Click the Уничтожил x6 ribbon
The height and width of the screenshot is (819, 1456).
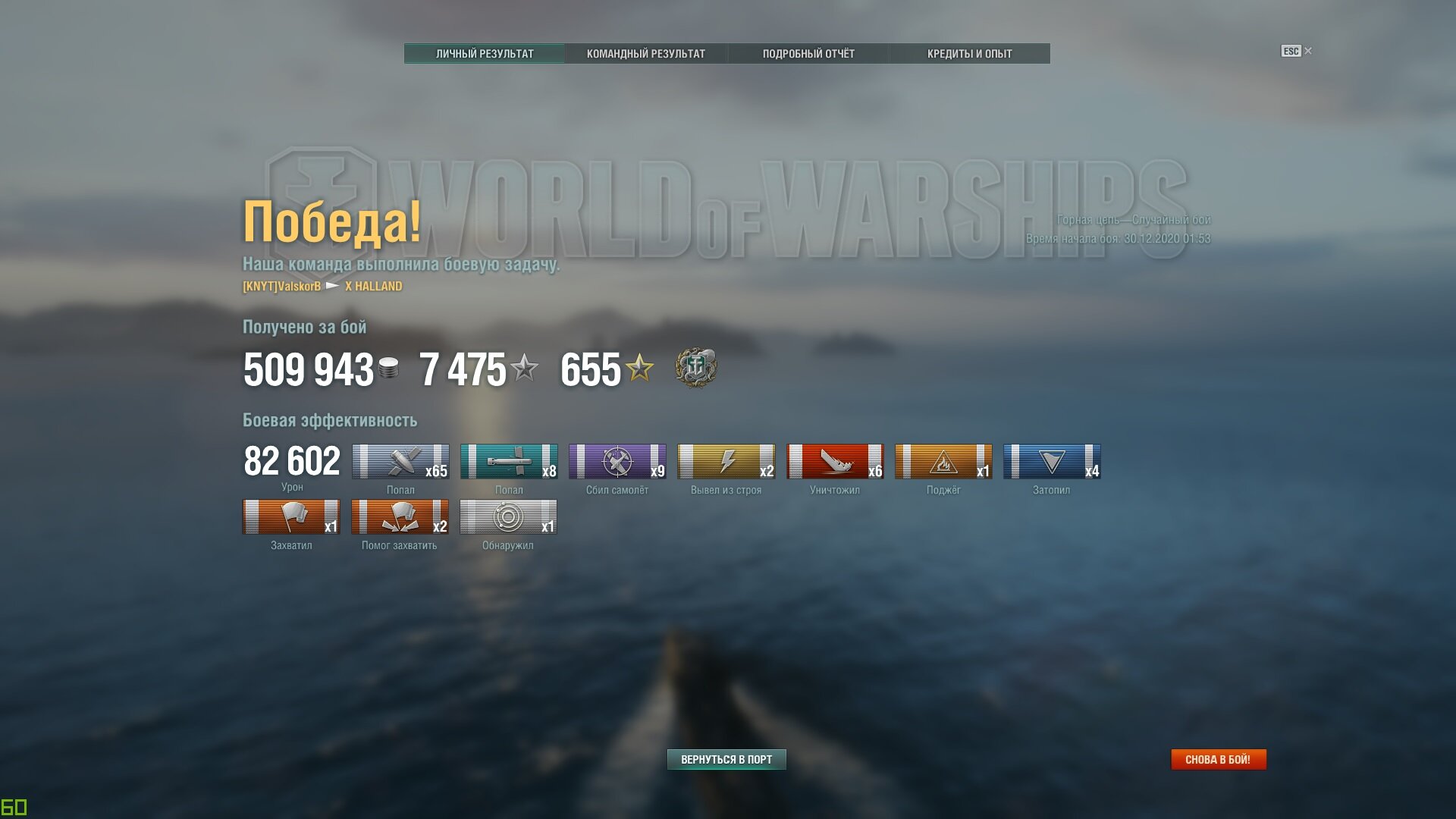(x=834, y=462)
